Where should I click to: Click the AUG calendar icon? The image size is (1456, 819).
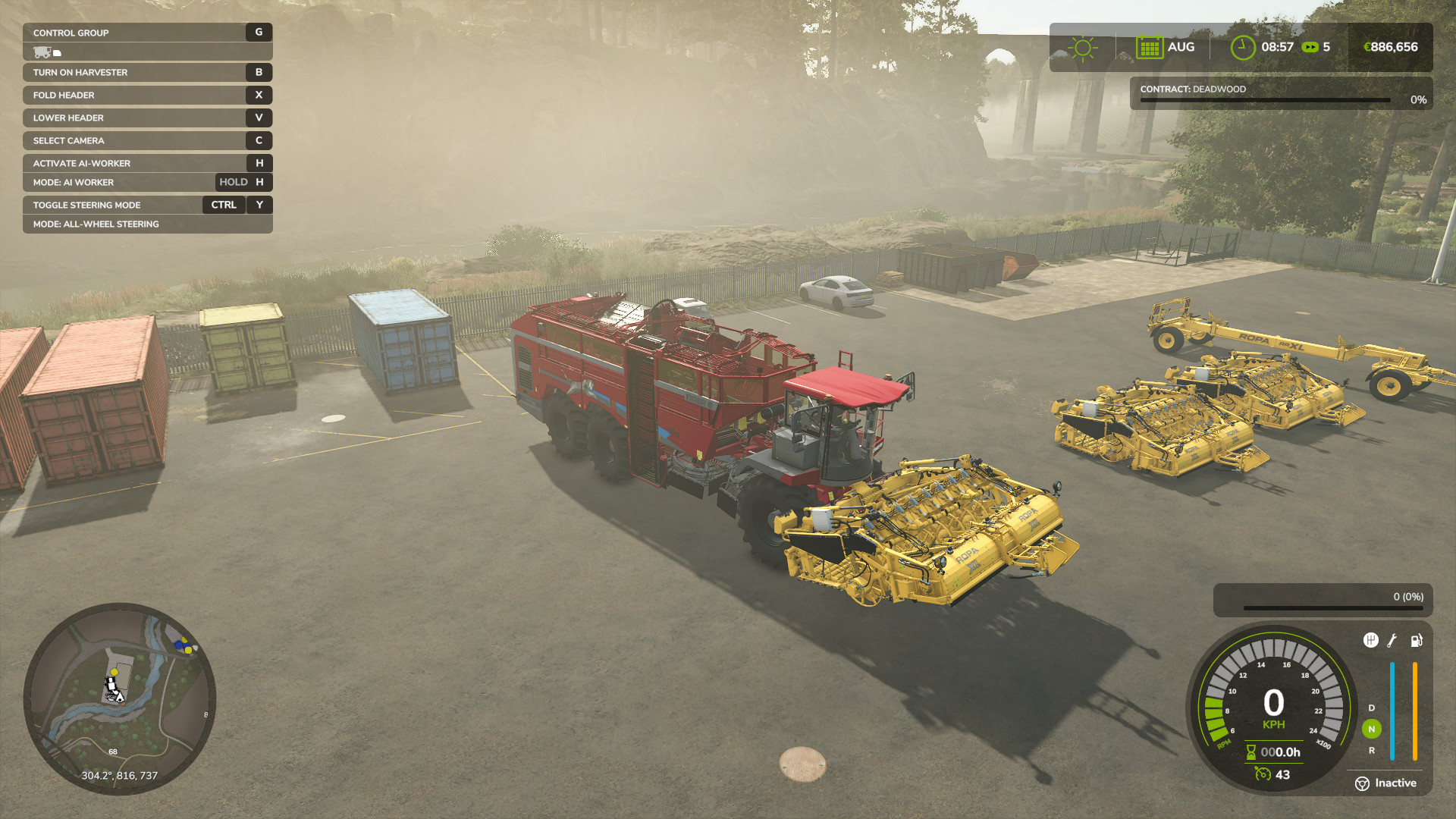coord(1149,47)
